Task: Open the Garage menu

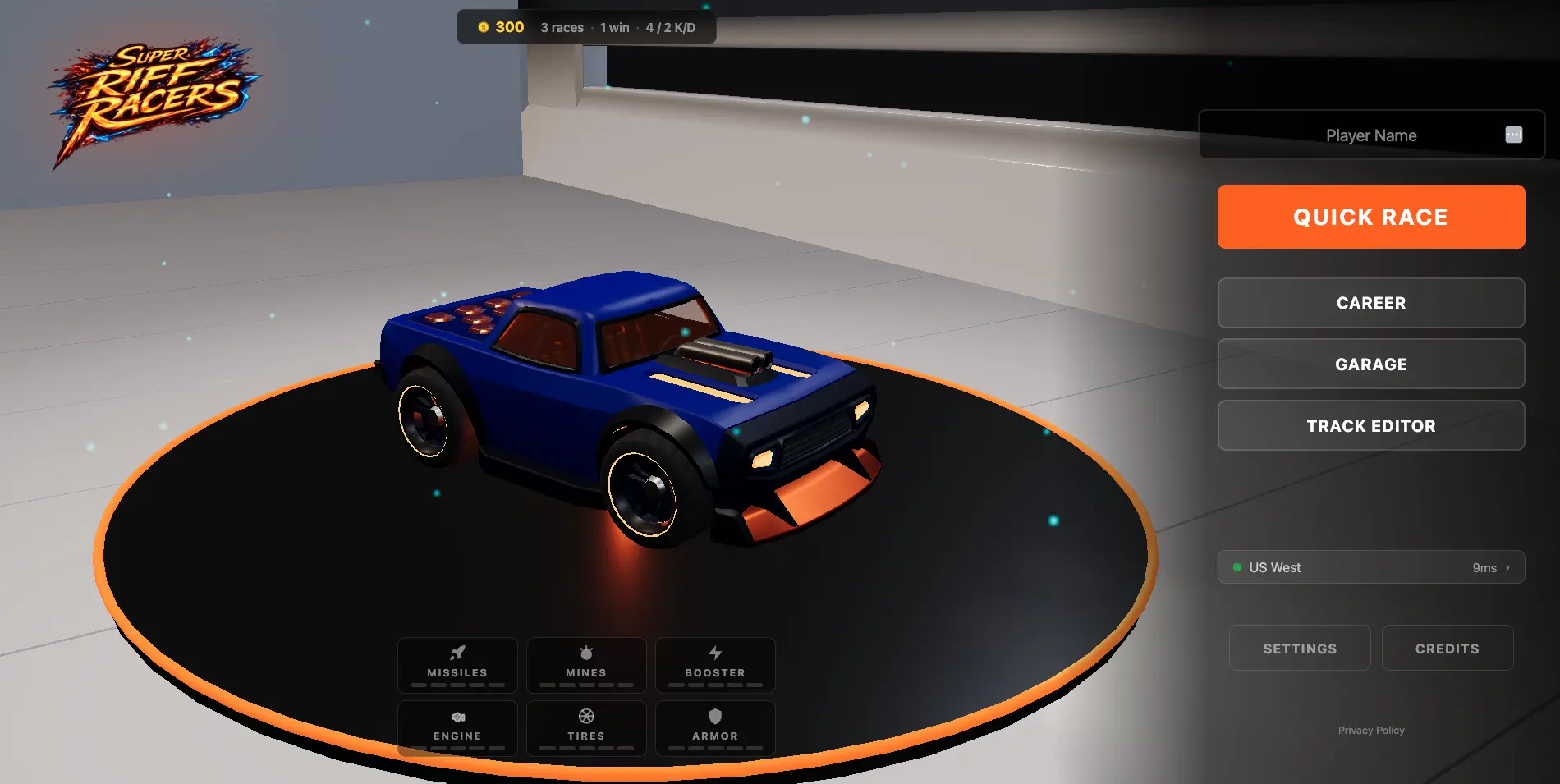Action: pos(1370,364)
